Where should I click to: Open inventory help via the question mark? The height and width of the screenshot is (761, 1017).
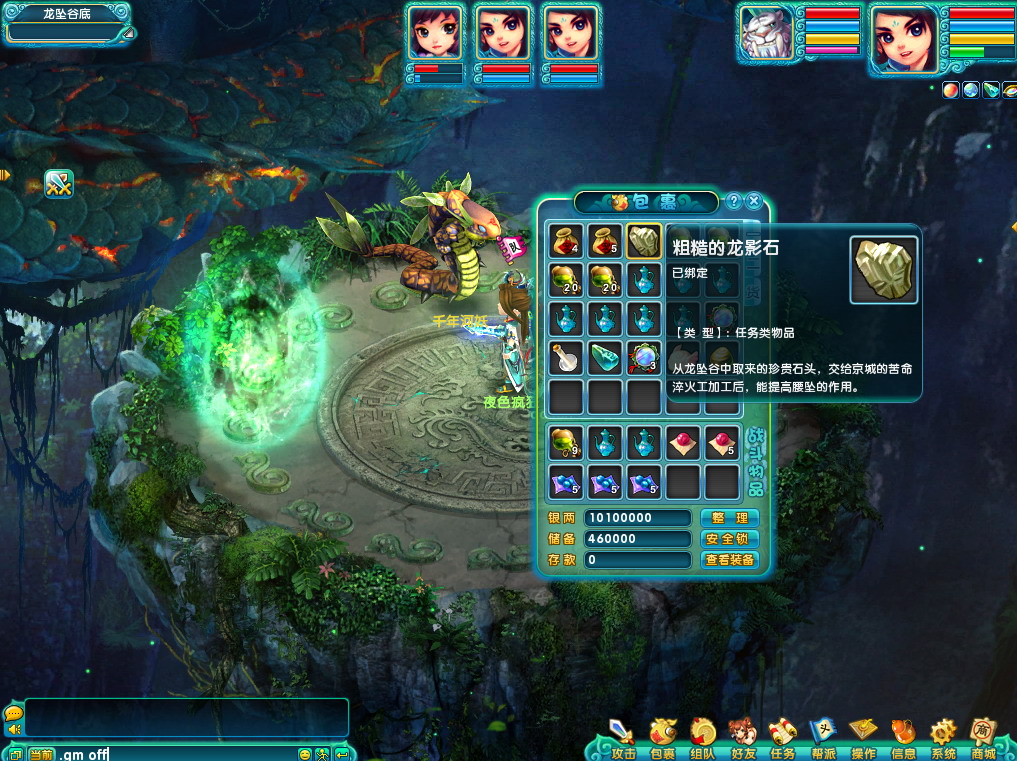[734, 201]
